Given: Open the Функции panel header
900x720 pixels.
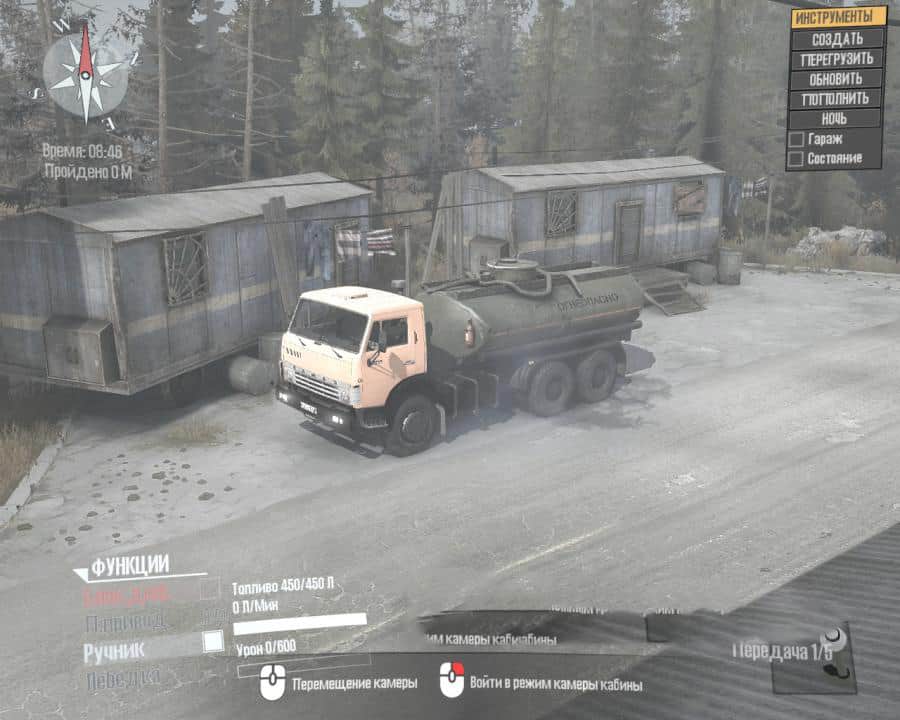Looking at the screenshot, I should pos(130,567).
